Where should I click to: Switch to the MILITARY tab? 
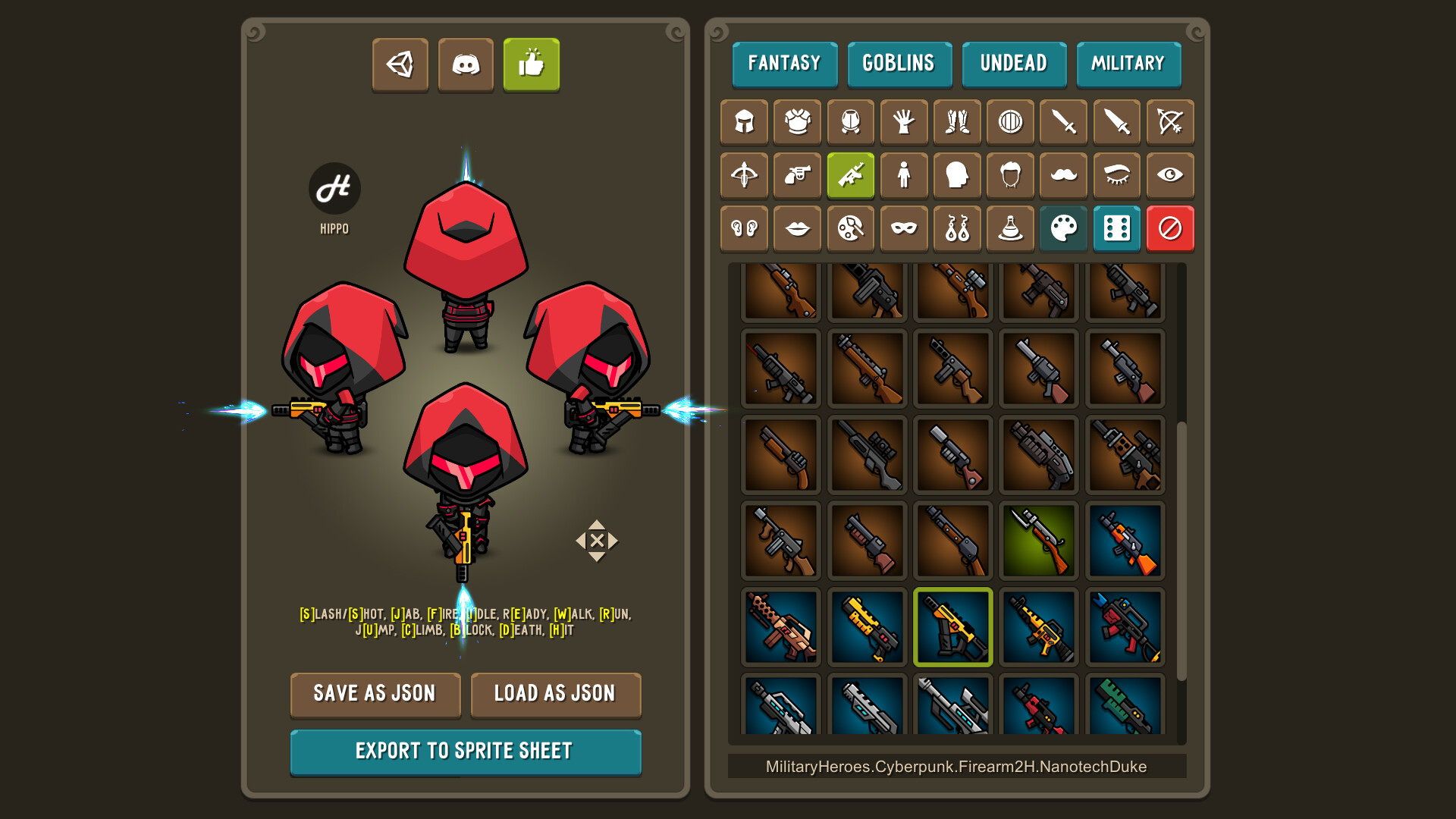1128,64
